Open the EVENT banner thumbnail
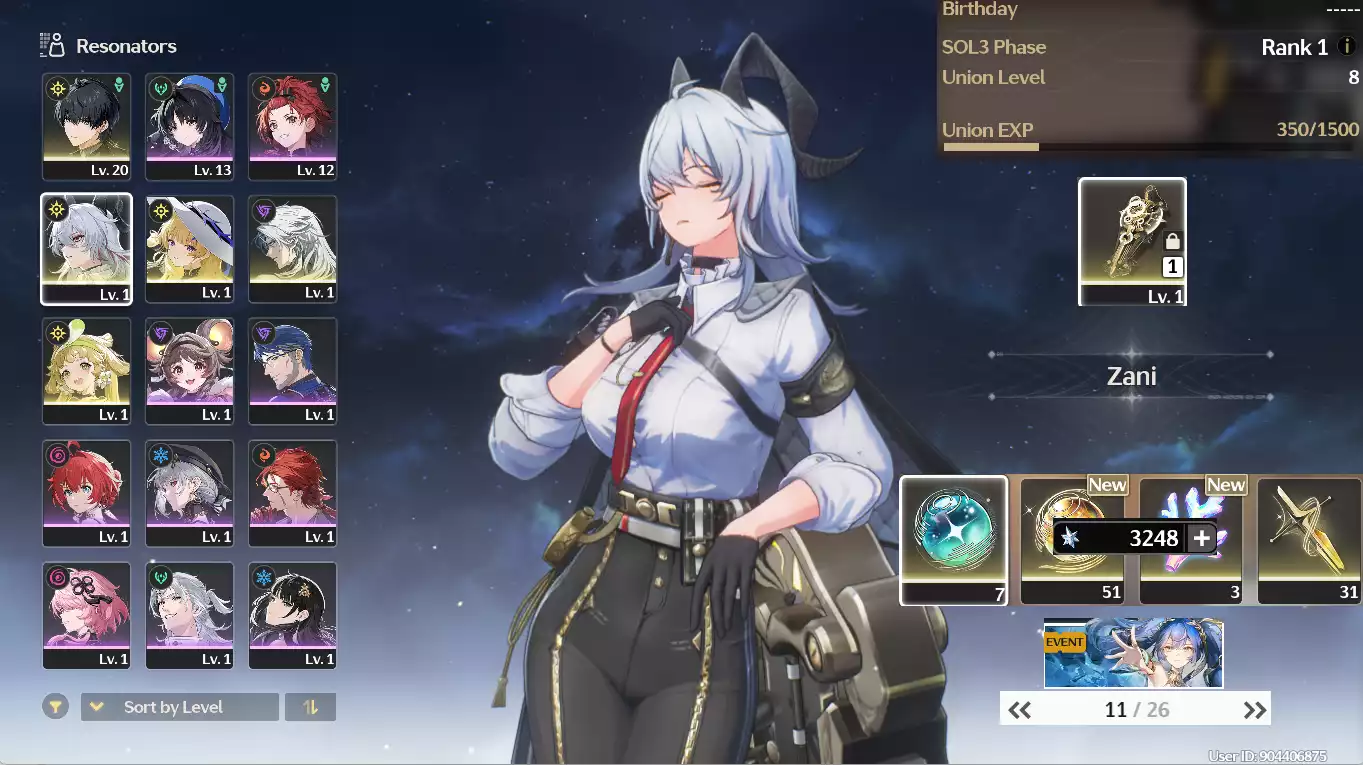The width and height of the screenshot is (1363, 765). coord(1133,653)
